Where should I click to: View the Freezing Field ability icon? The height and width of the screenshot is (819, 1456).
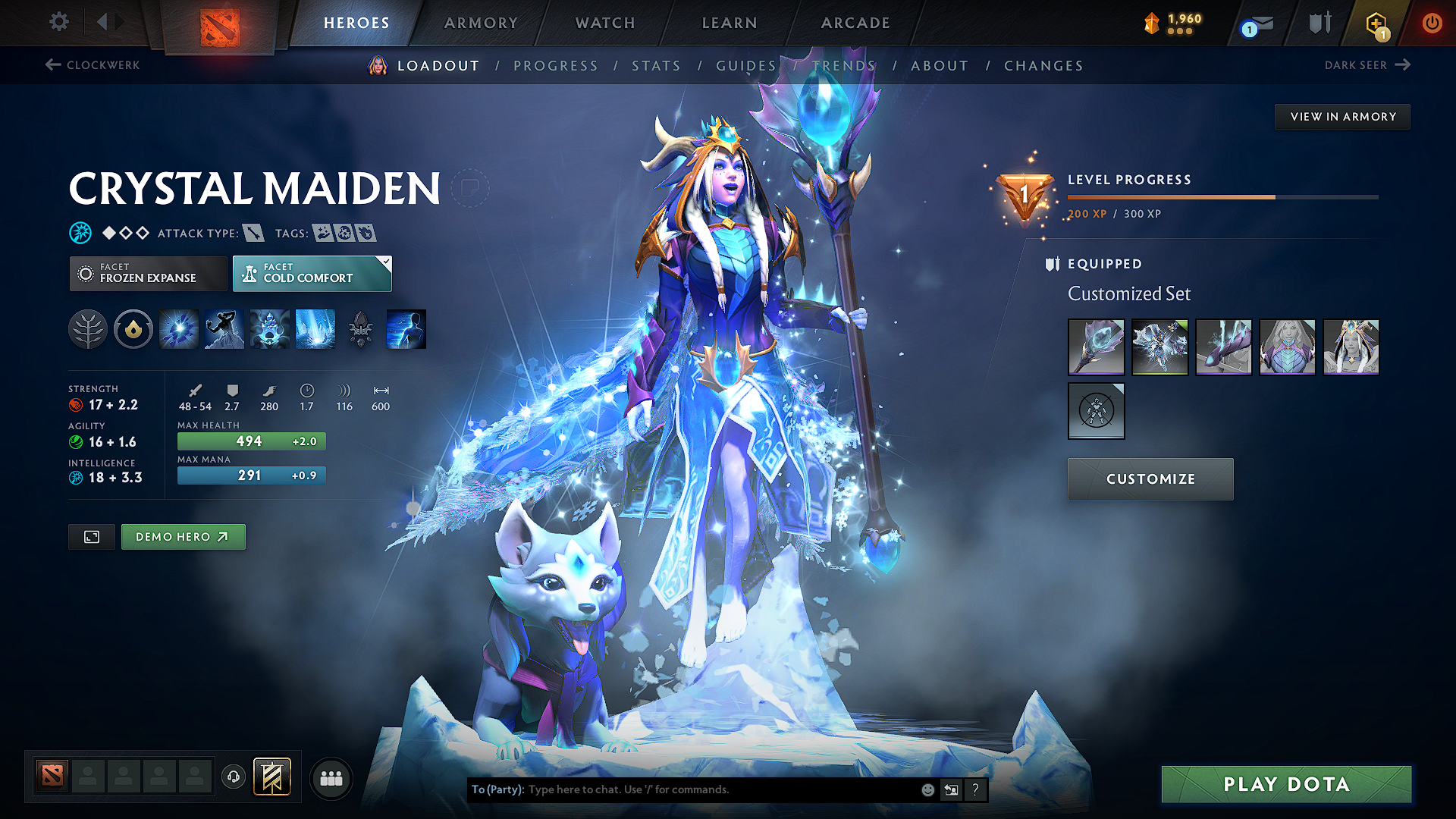315,329
